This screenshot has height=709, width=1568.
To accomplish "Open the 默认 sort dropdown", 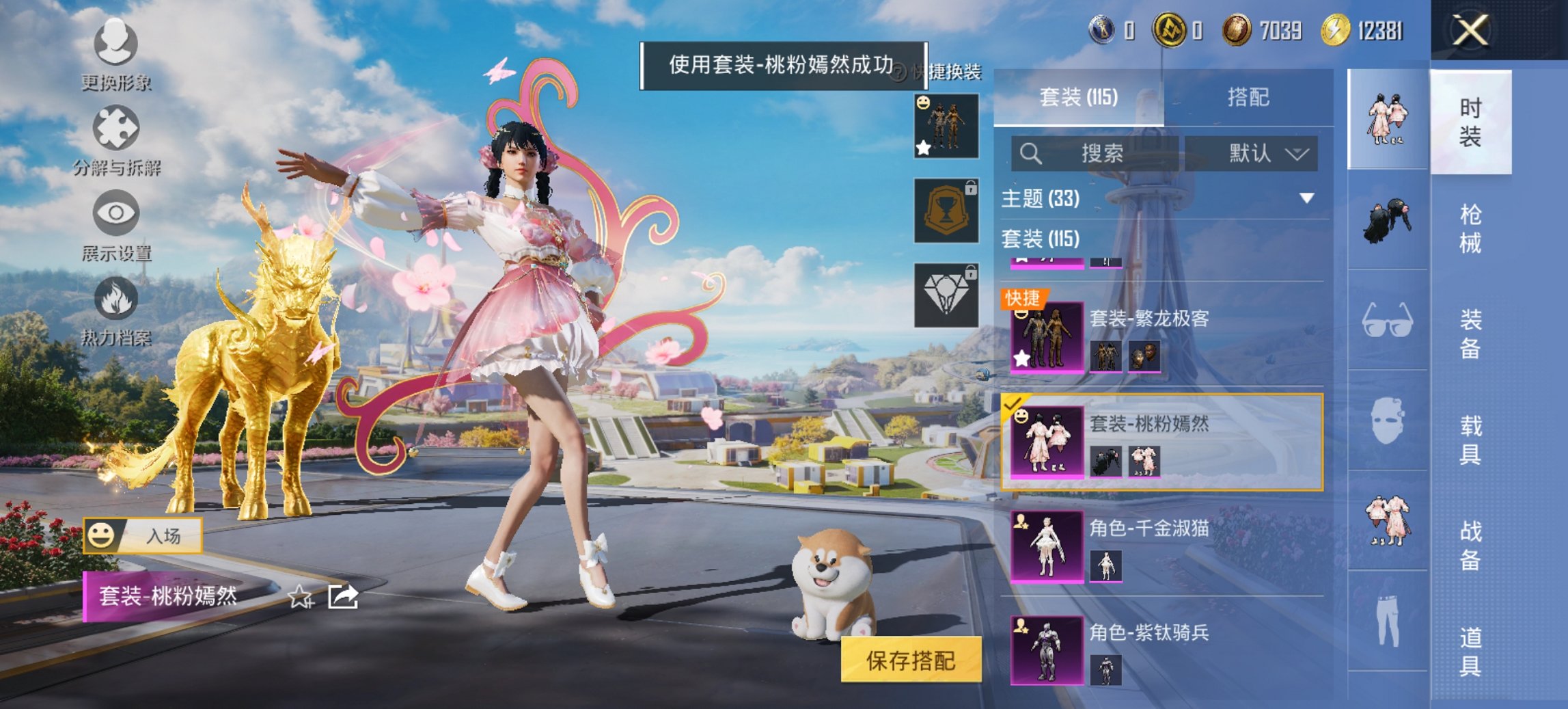I will [x=1261, y=152].
